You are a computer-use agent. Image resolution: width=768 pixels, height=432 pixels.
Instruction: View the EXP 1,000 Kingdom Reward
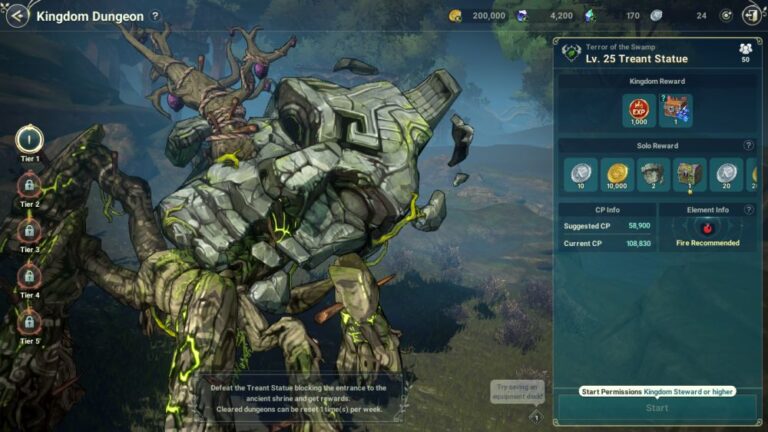pyautogui.click(x=640, y=110)
